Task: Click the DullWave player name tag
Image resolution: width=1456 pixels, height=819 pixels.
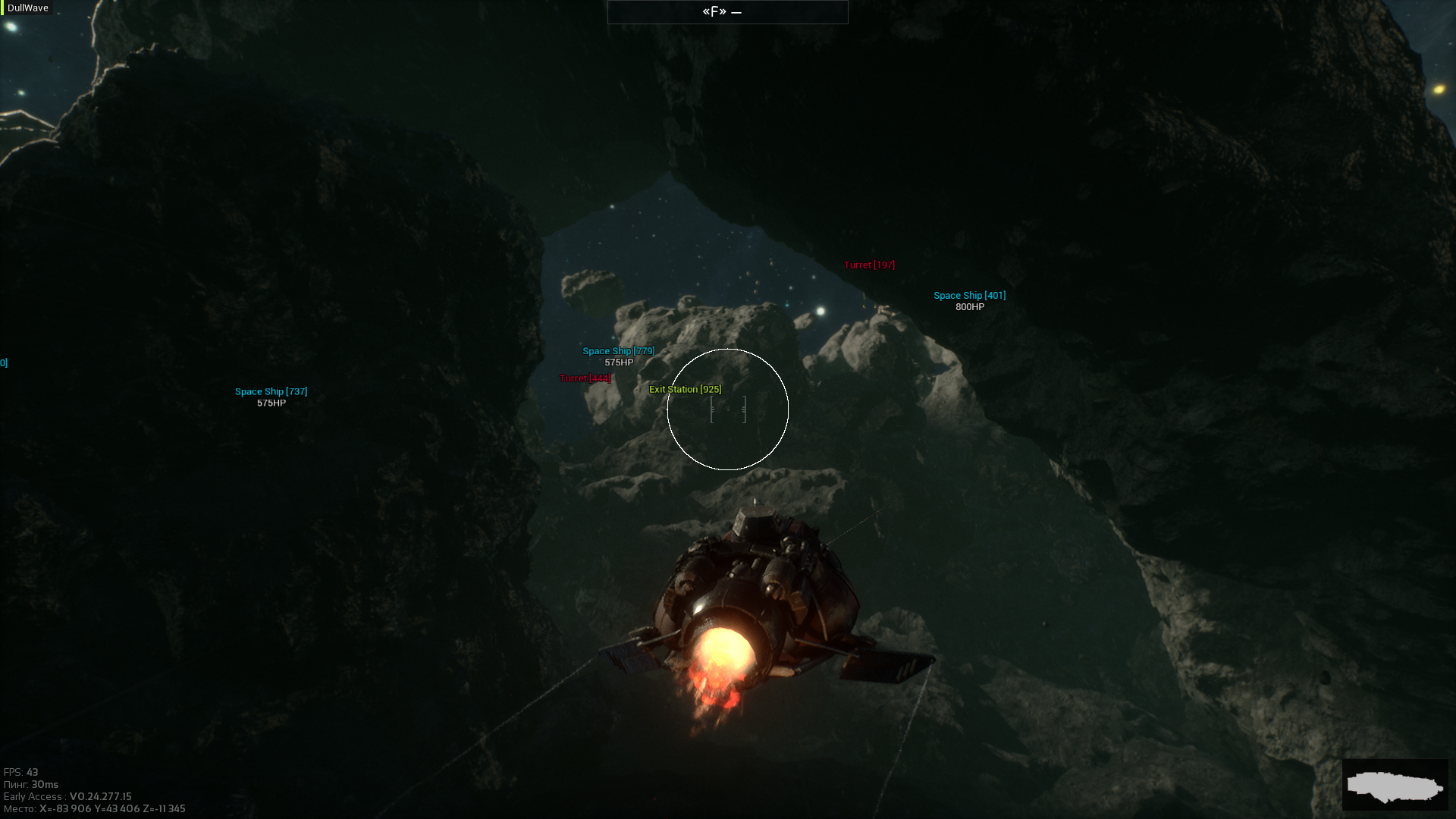Action: [x=28, y=8]
